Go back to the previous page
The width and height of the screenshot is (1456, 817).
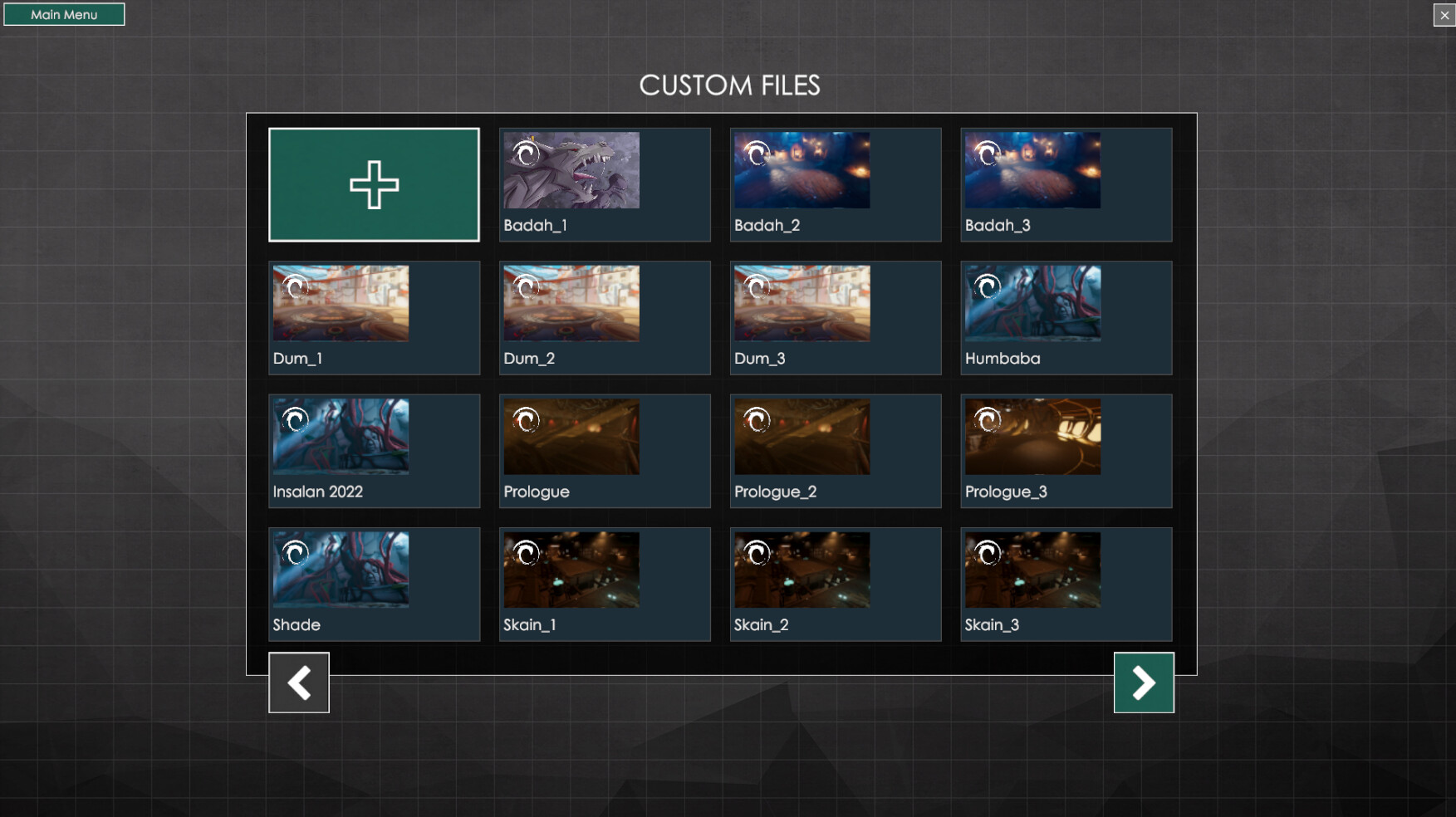click(x=299, y=682)
